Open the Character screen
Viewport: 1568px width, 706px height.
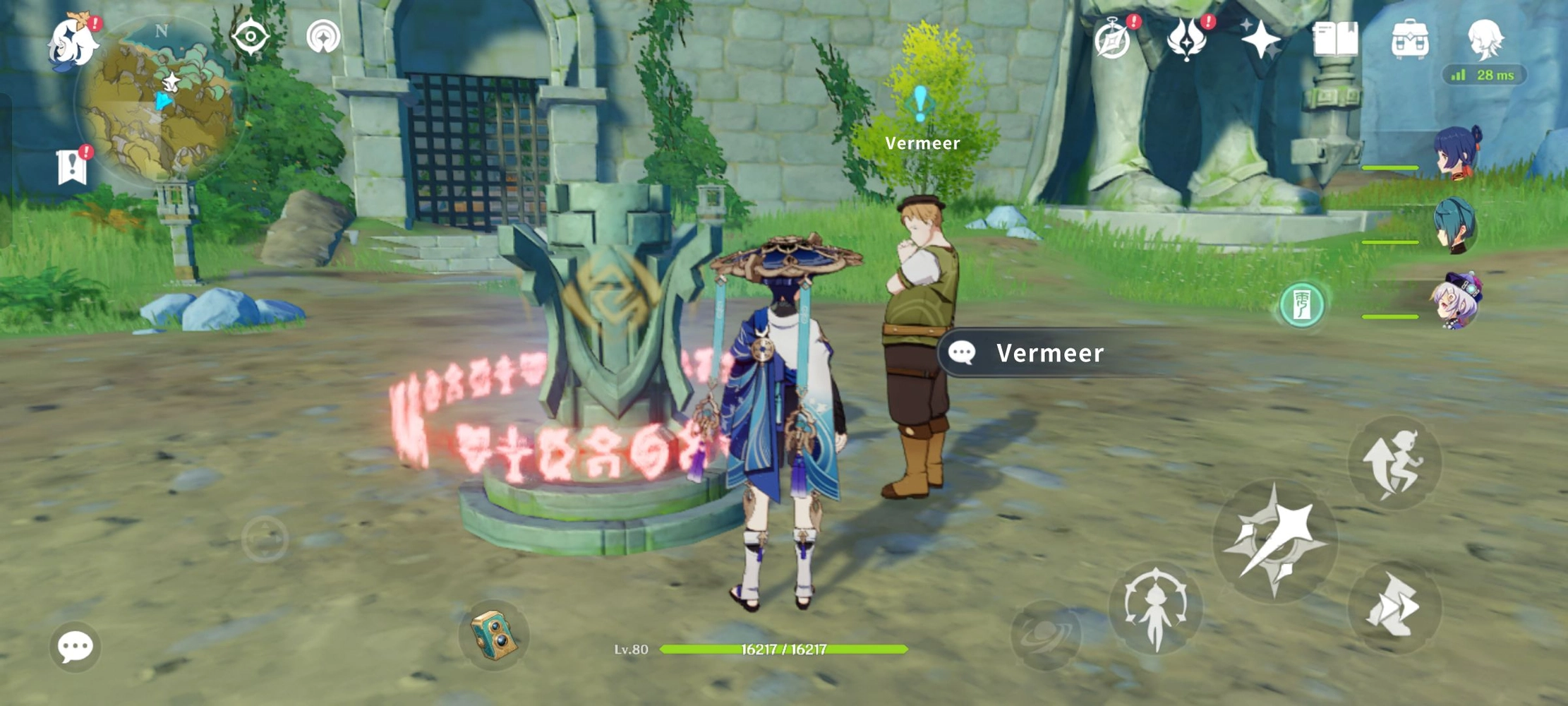click(x=1485, y=39)
